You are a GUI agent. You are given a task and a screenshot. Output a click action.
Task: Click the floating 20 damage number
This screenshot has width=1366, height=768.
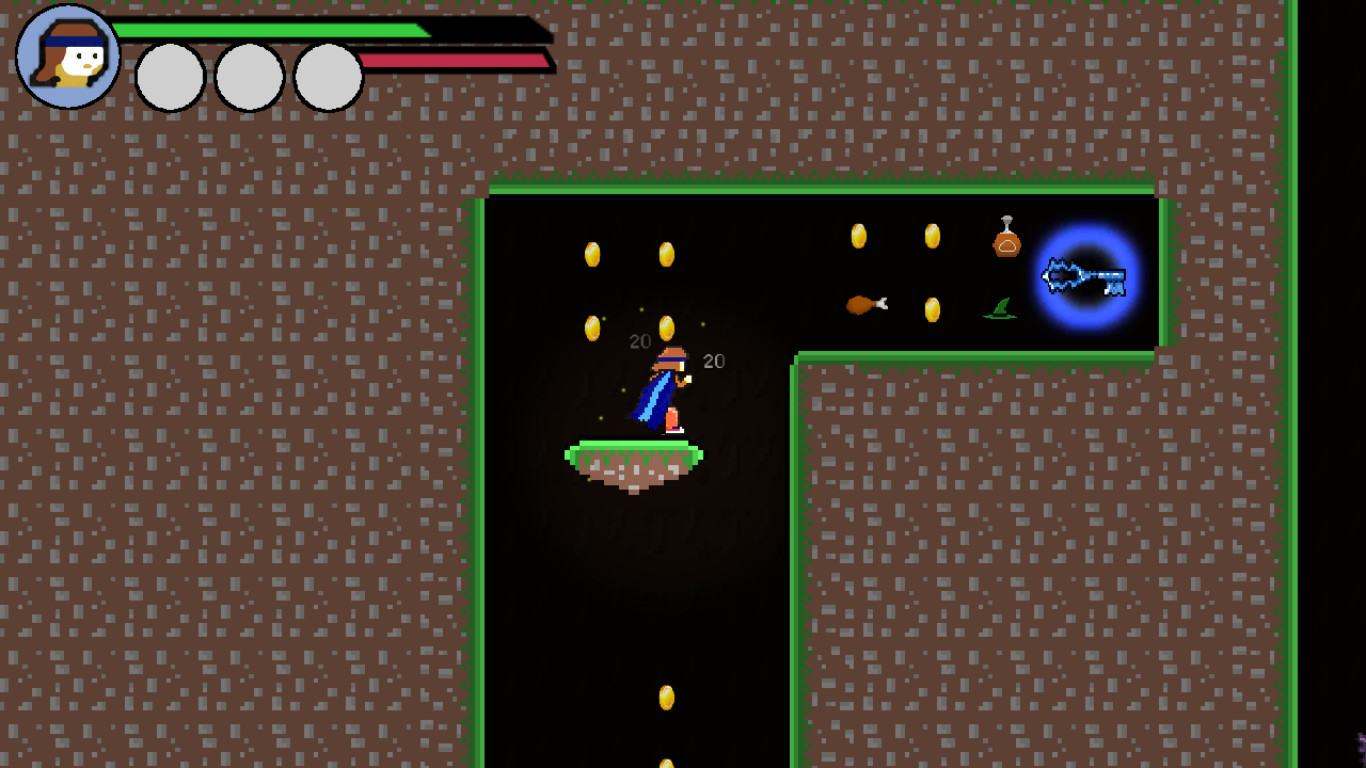(640, 341)
